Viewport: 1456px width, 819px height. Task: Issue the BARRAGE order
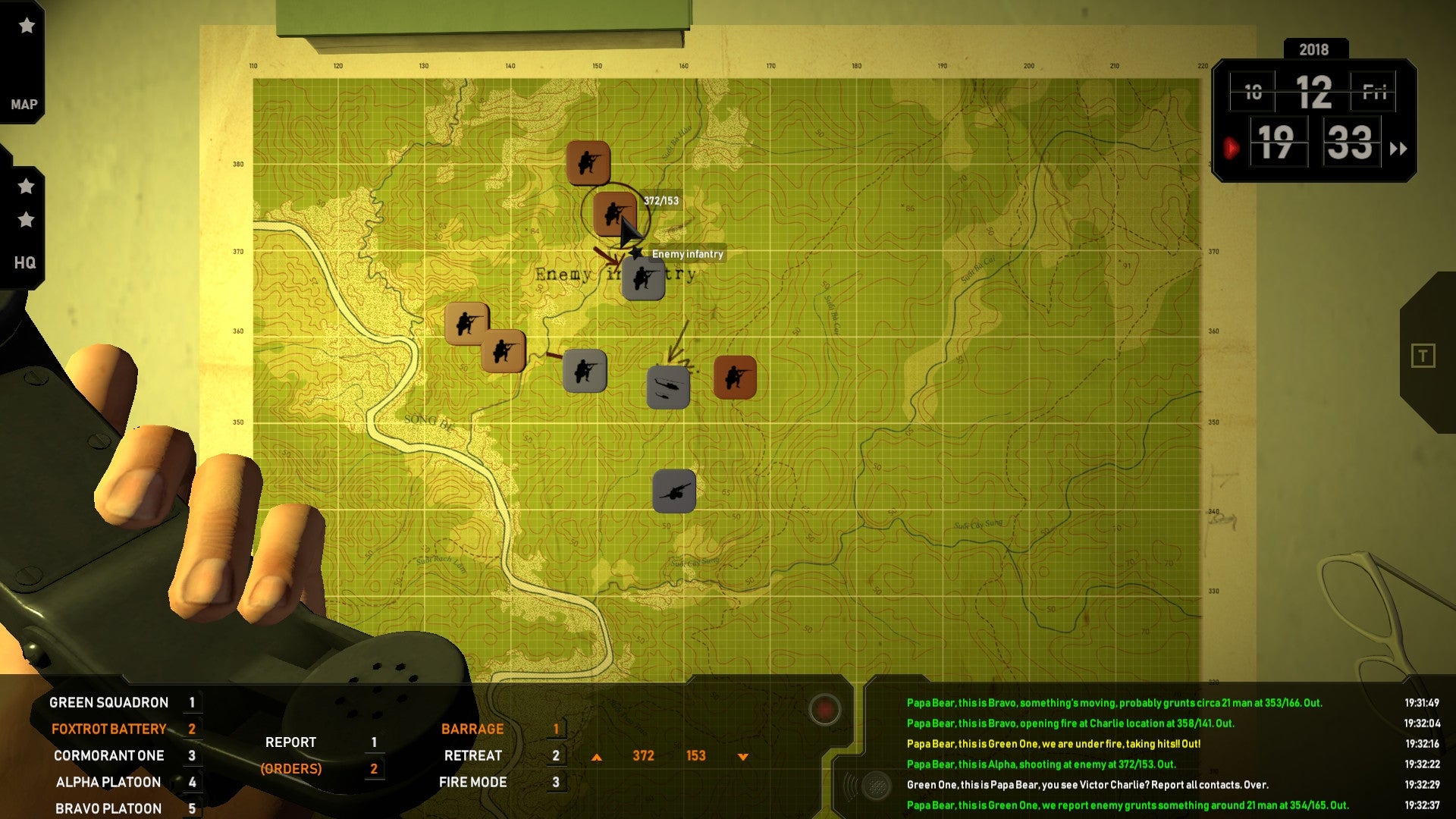click(472, 729)
